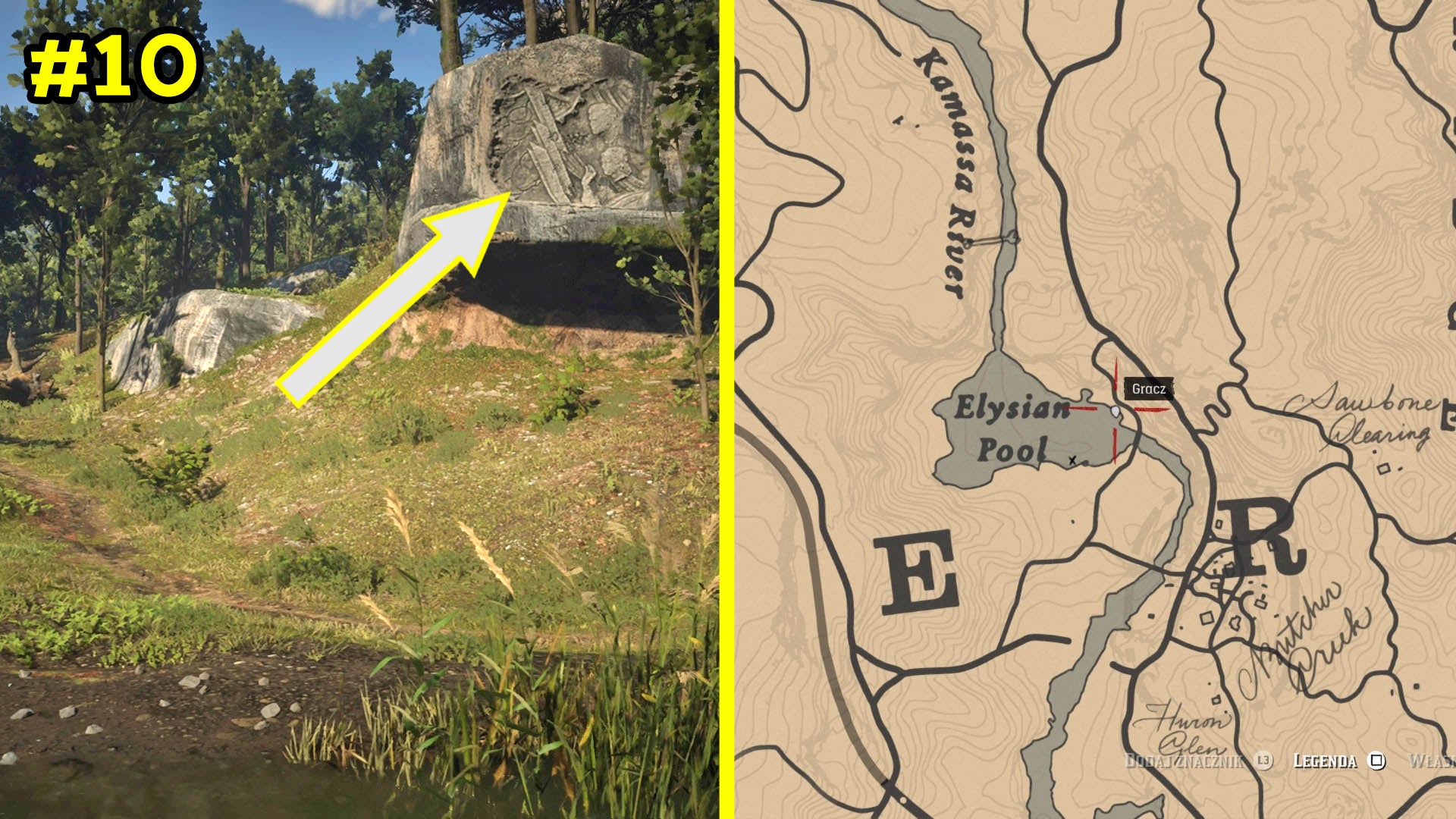The width and height of the screenshot is (1456, 819).
Task: Click the square controller button icon beside Legenda
Action: click(x=1376, y=760)
